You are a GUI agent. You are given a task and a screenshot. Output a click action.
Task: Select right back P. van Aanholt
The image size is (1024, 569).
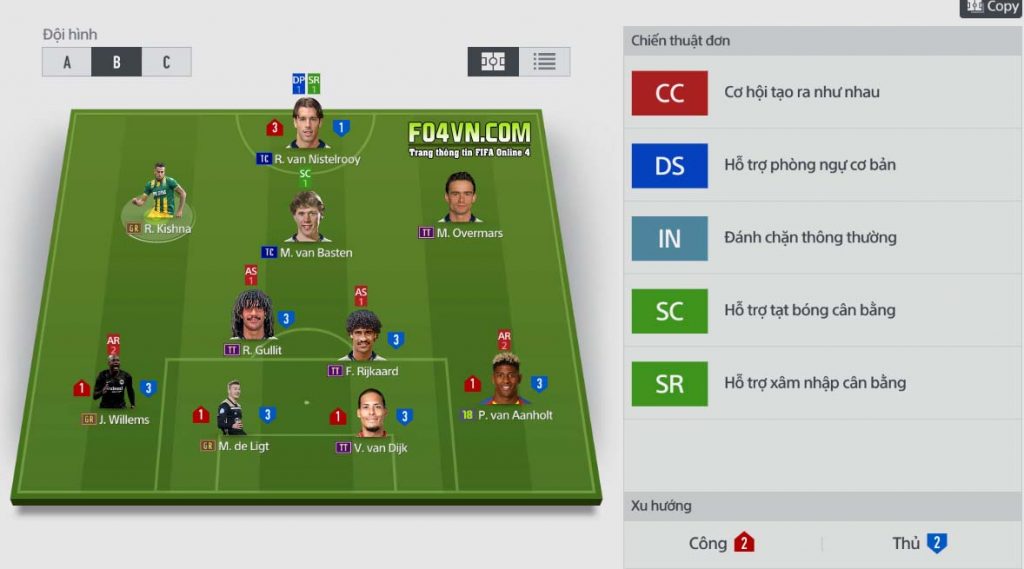pos(506,380)
